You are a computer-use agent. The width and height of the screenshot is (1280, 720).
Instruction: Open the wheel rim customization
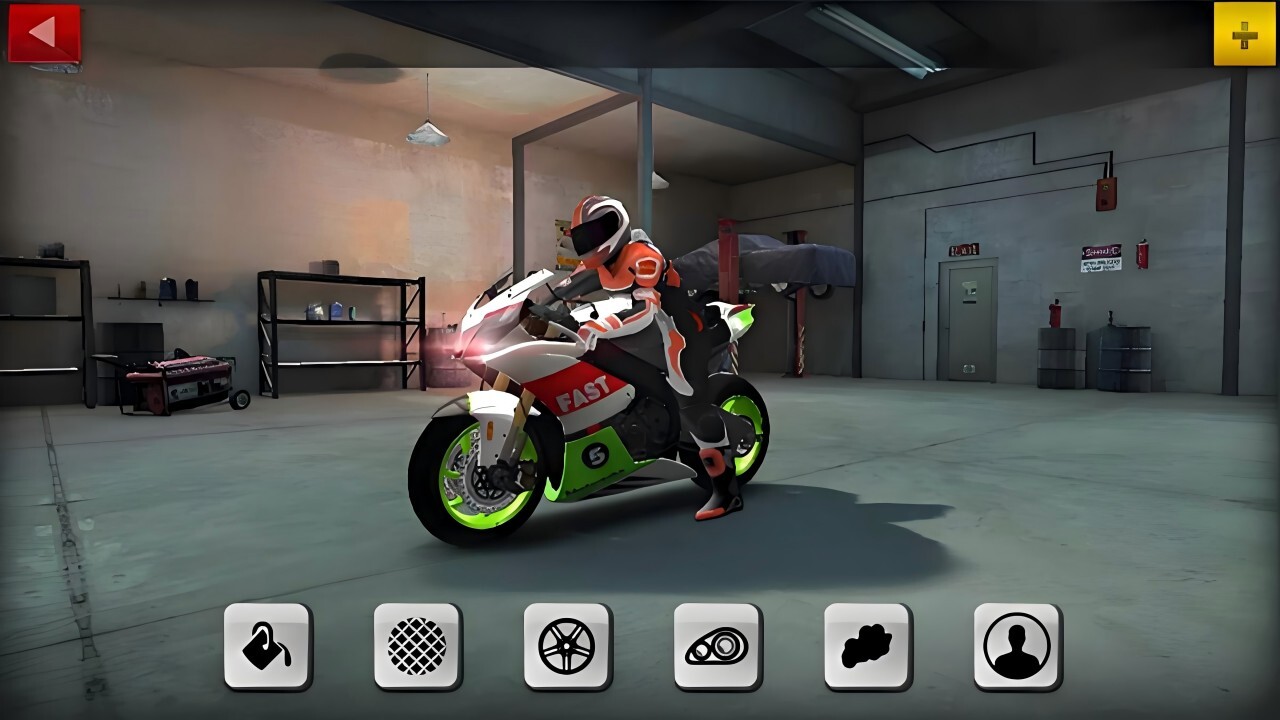567,646
